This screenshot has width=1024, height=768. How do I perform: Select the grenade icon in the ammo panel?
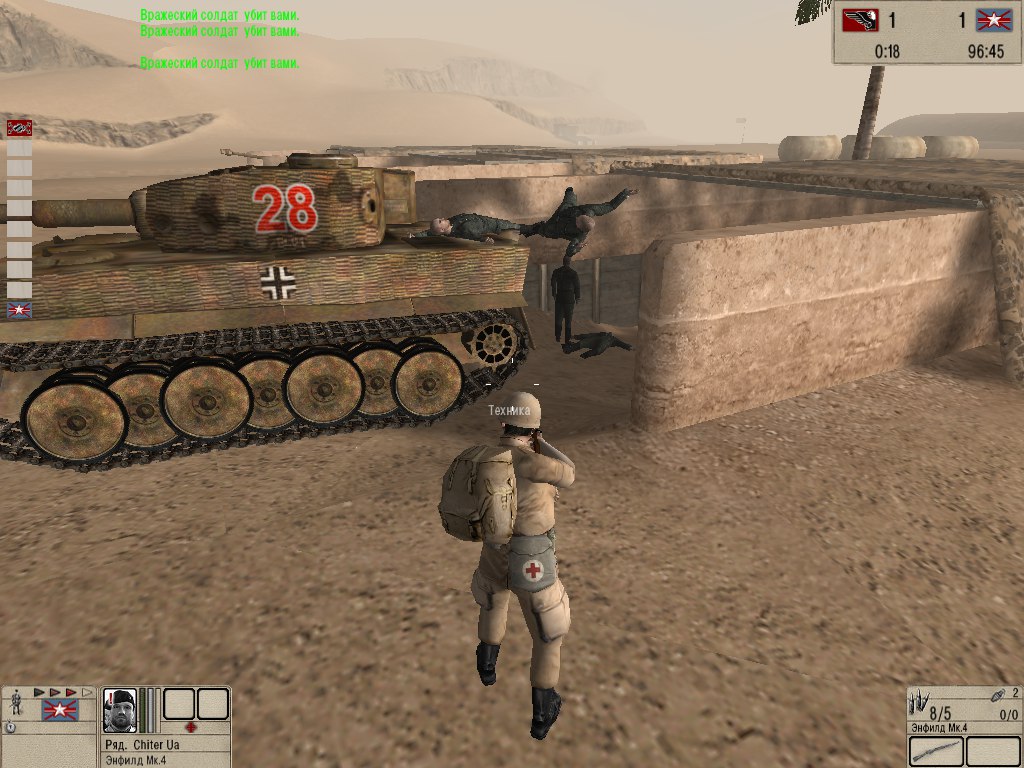996,695
